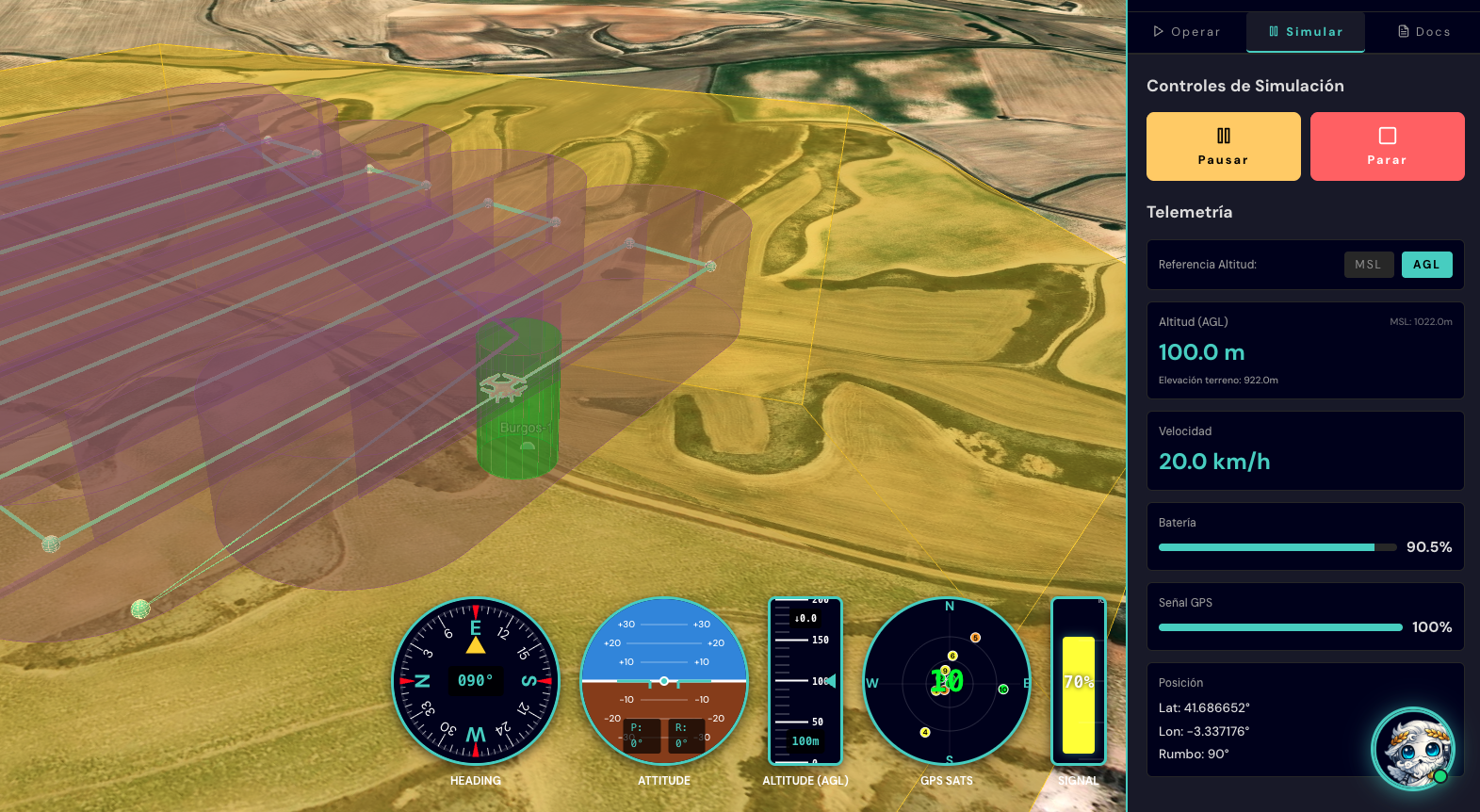1480x812 pixels.
Task: Click the yellow SIGNAL strength gauge
Action: pyautogui.click(x=1078, y=681)
